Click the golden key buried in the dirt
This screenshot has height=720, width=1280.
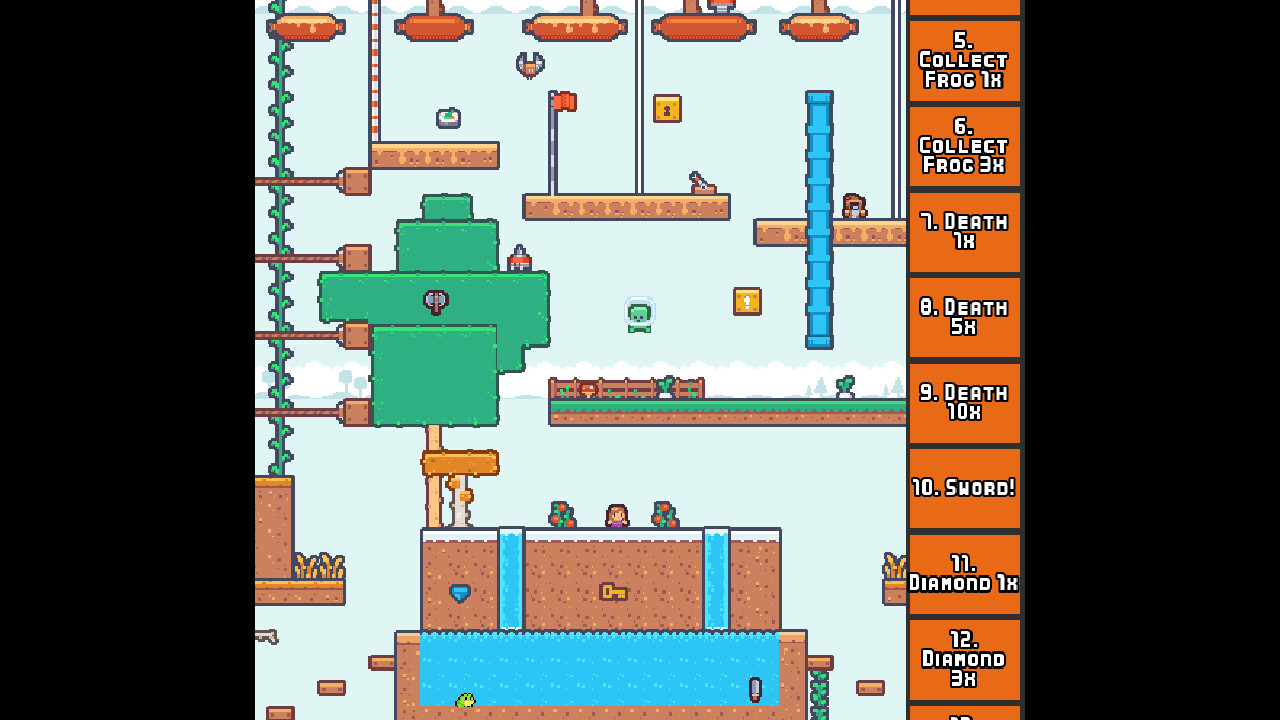click(x=614, y=592)
